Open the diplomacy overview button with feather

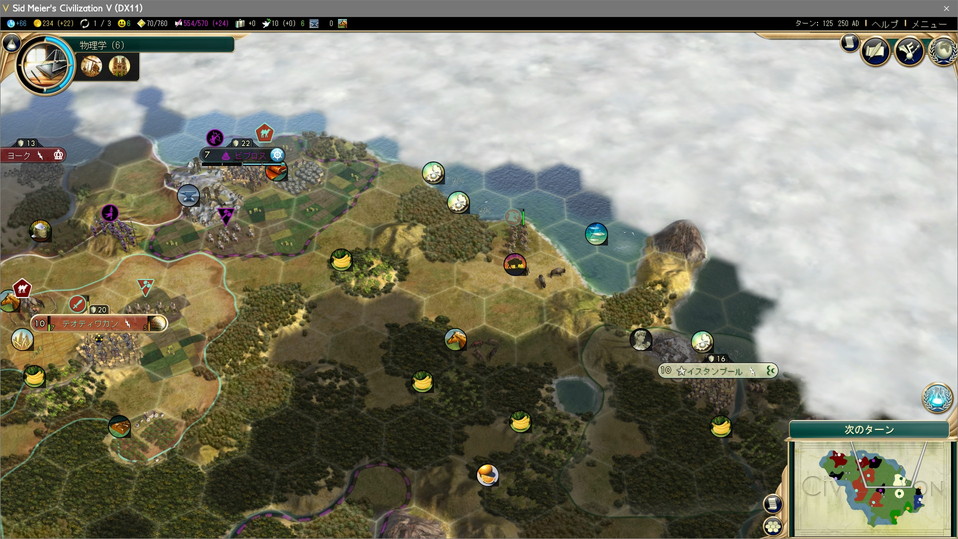coord(875,50)
